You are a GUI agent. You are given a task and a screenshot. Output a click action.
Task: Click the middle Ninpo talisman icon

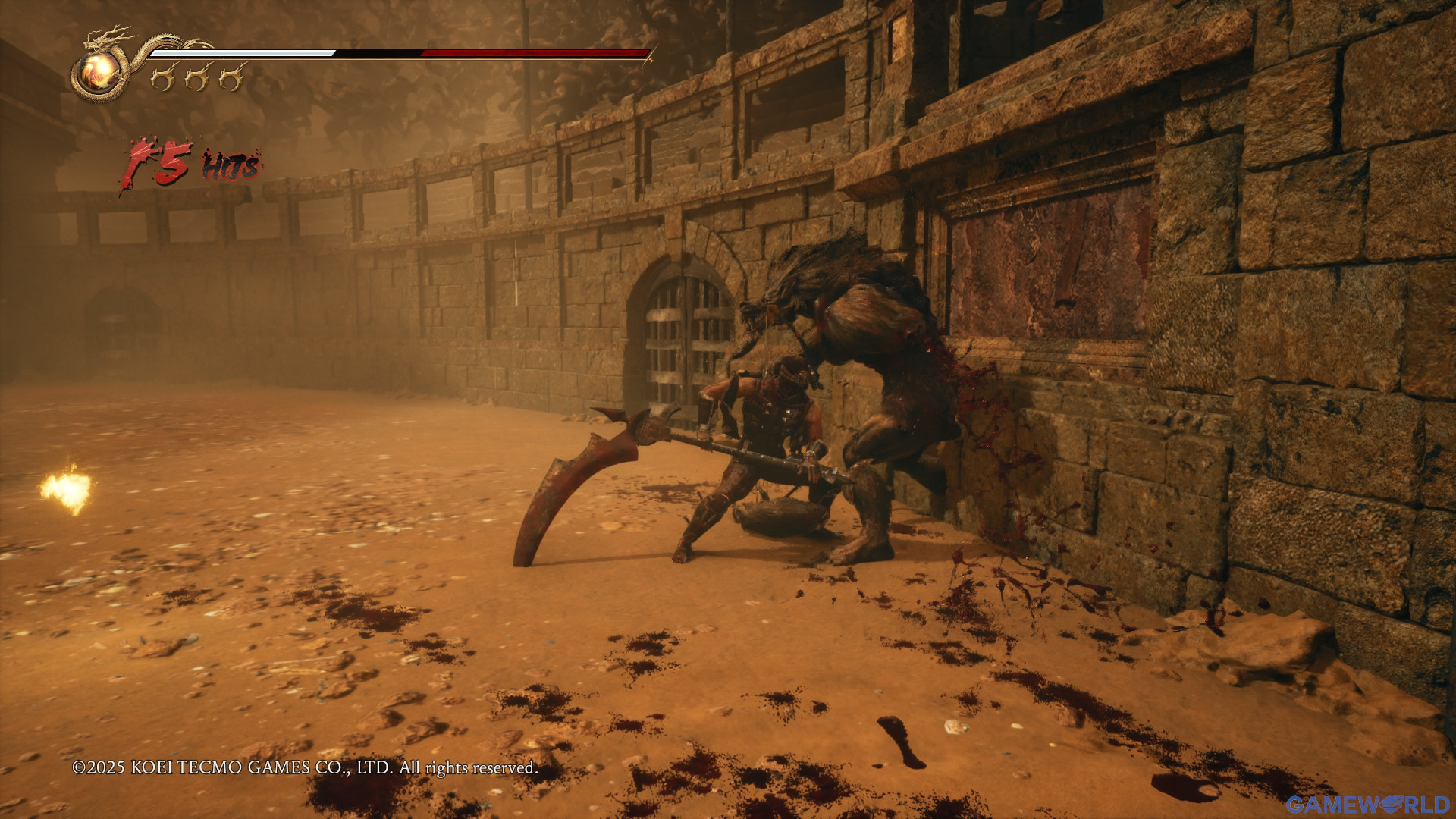196,77
